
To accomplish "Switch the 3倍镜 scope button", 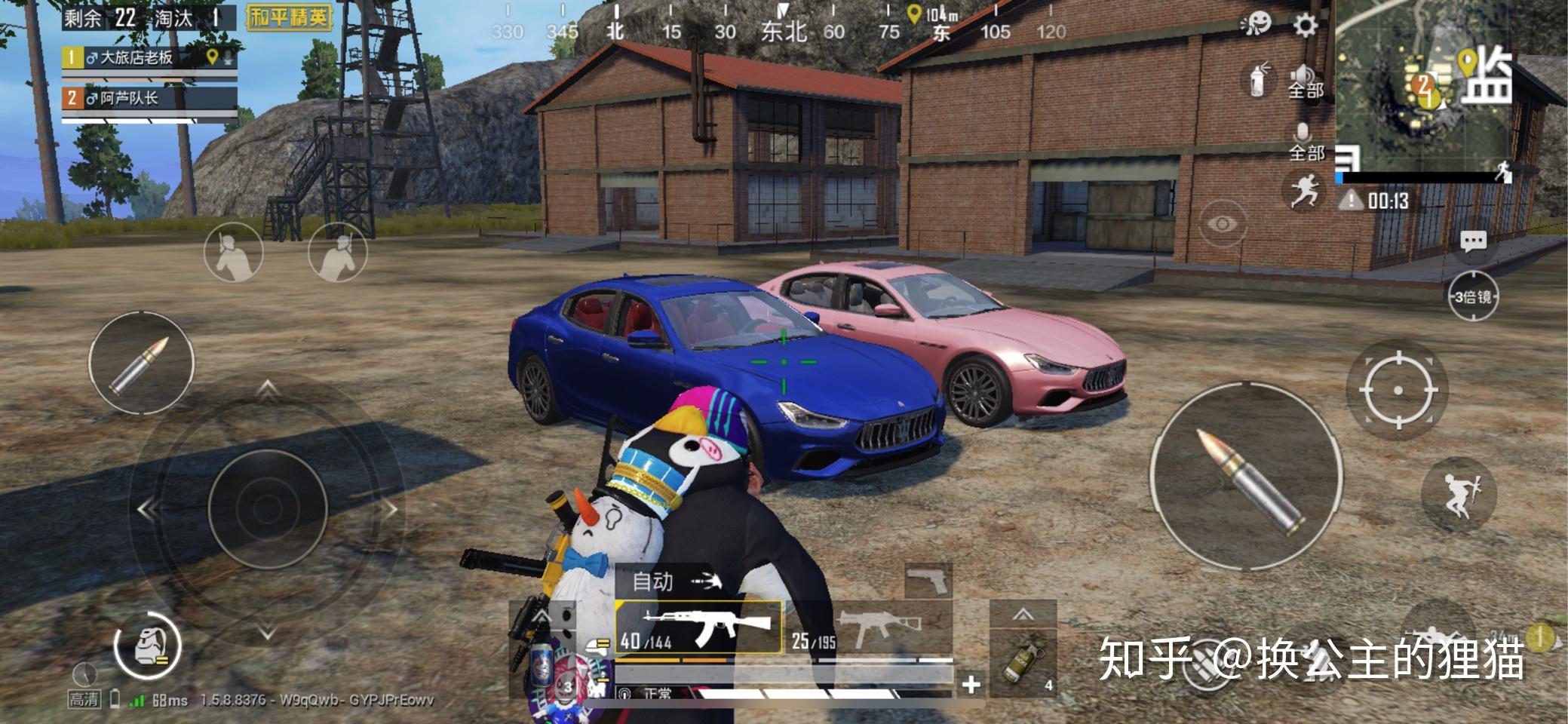I will pyautogui.click(x=1473, y=296).
